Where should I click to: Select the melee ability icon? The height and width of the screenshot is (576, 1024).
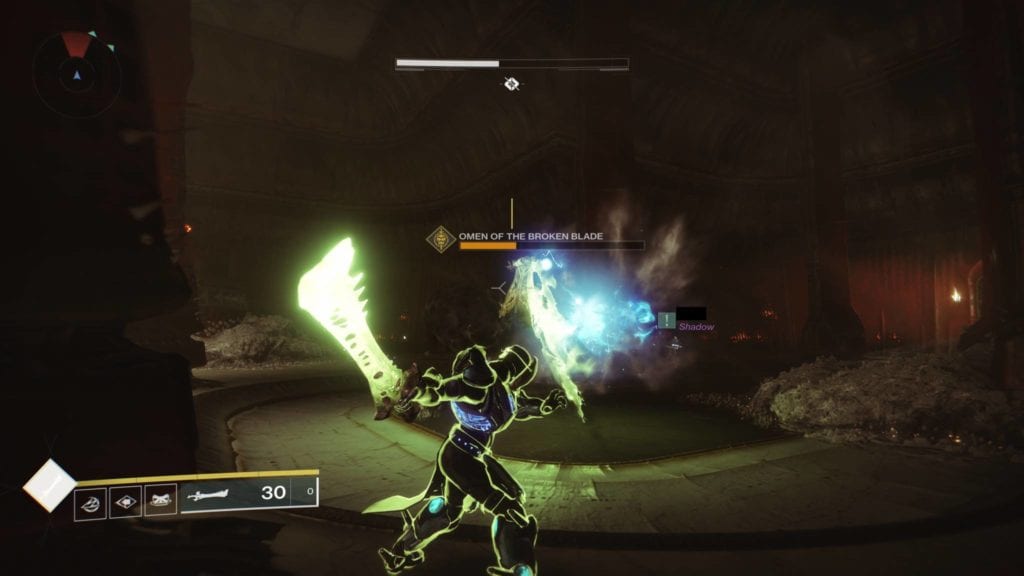tap(160, 499)
